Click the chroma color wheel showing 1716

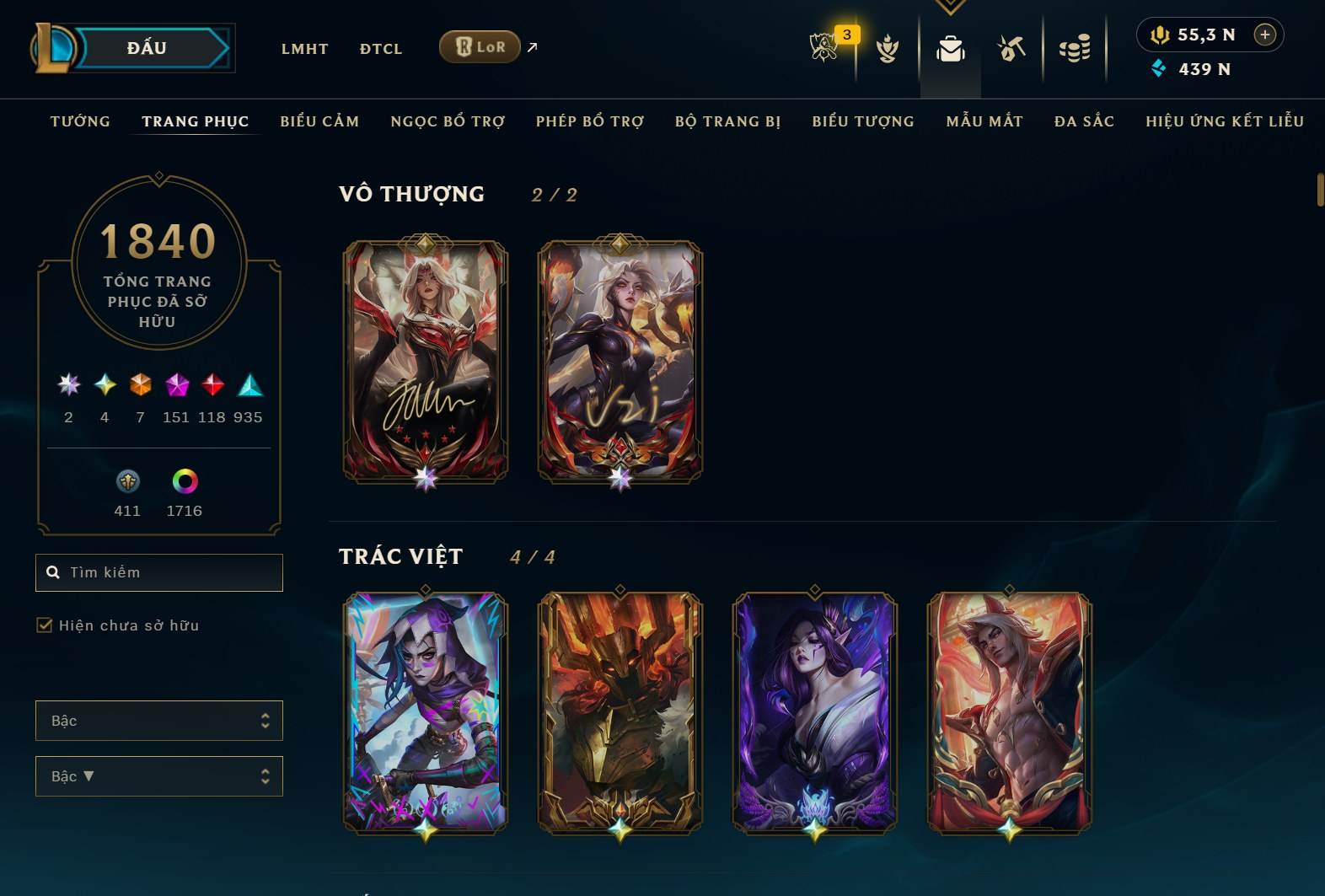point(185,484)
